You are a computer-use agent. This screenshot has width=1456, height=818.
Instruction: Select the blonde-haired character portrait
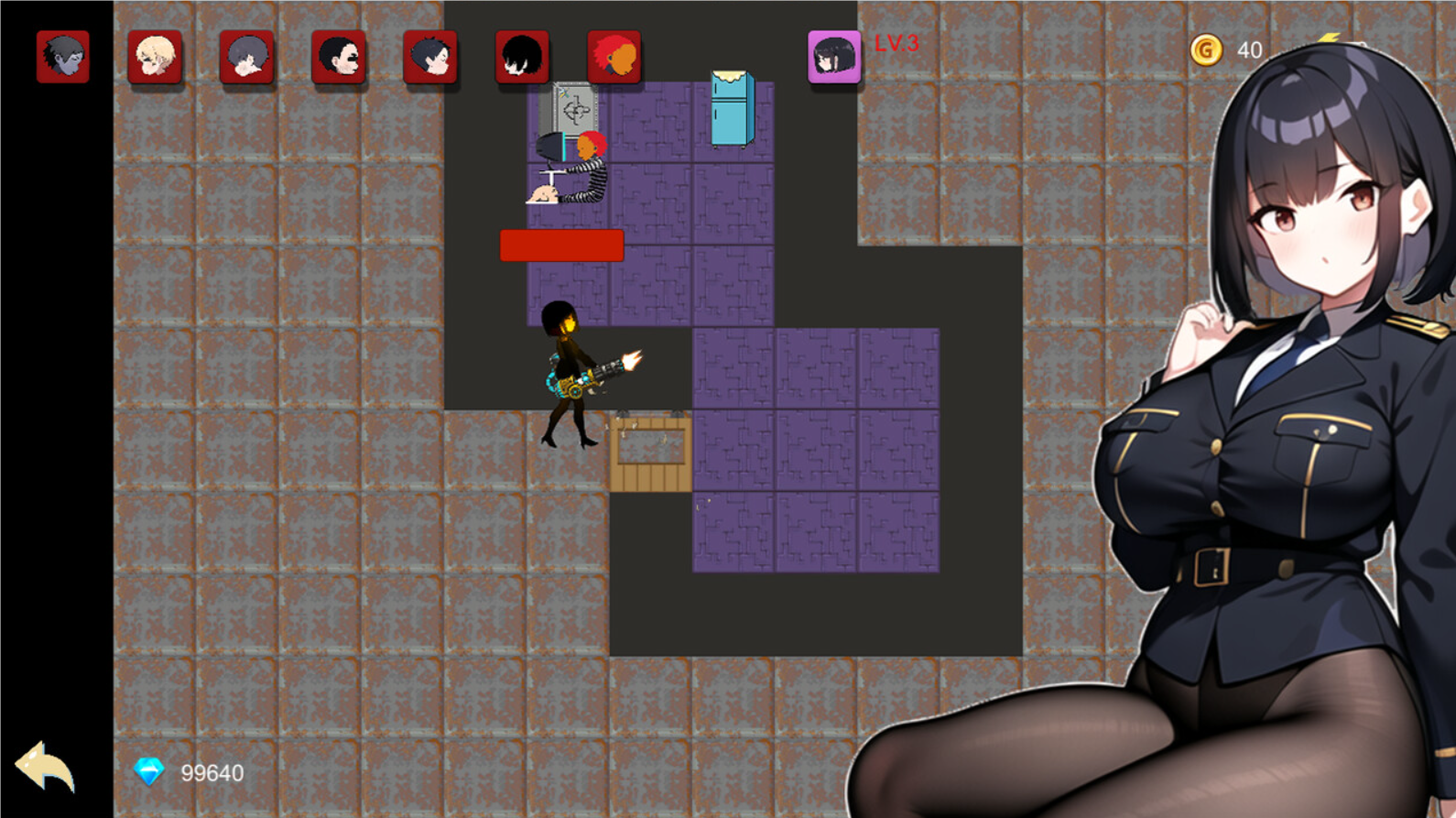click(156, 55)
